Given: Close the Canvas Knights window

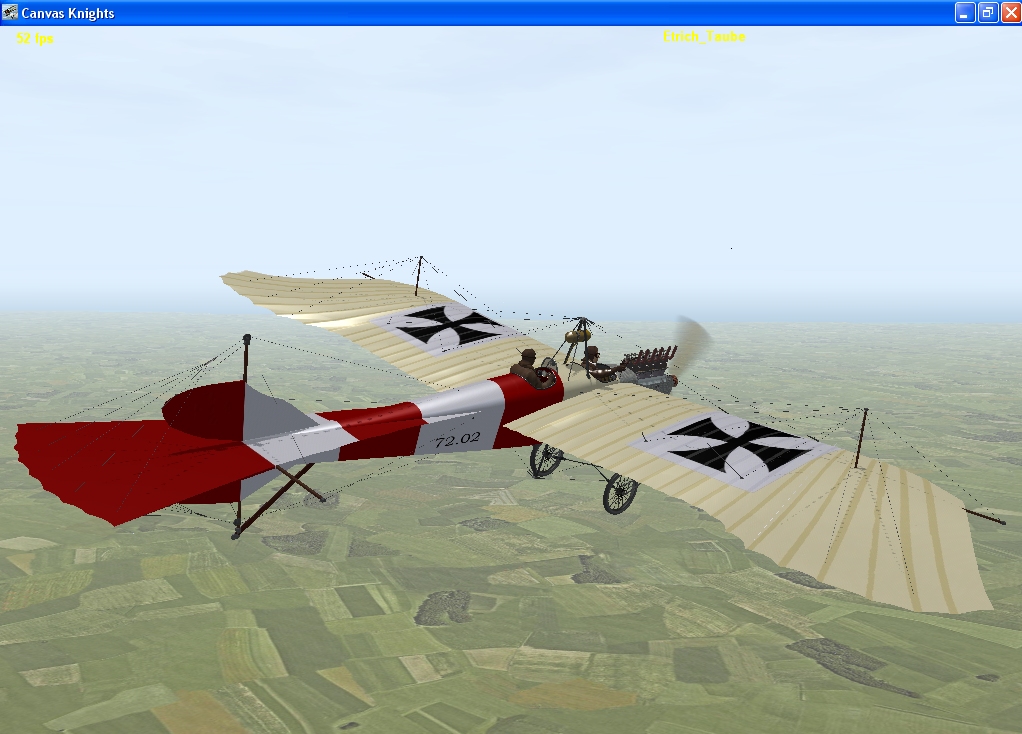Looking at the screenshot, I should coord(1008,13).
